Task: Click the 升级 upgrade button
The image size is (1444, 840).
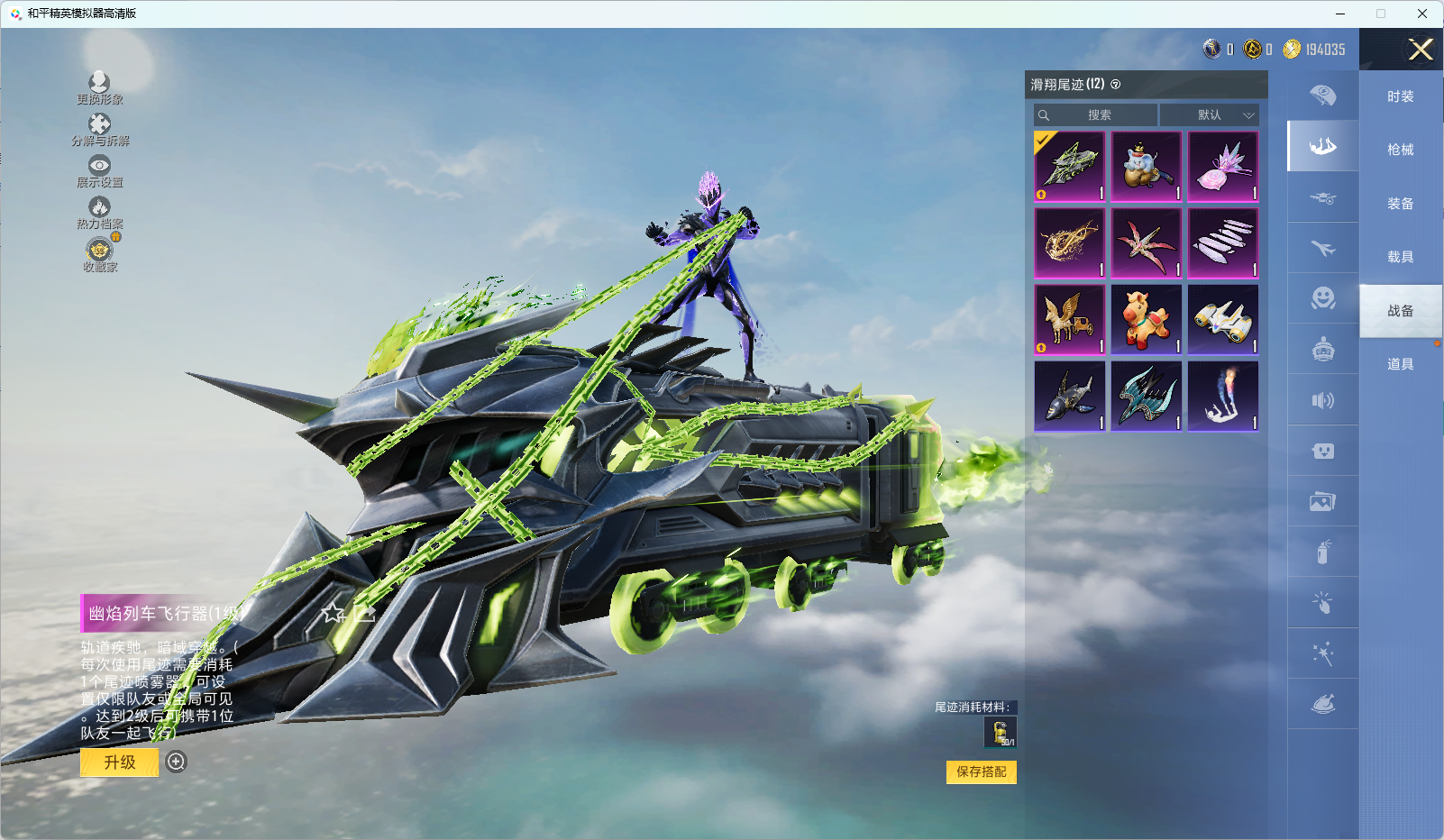Action: point(120,762)
